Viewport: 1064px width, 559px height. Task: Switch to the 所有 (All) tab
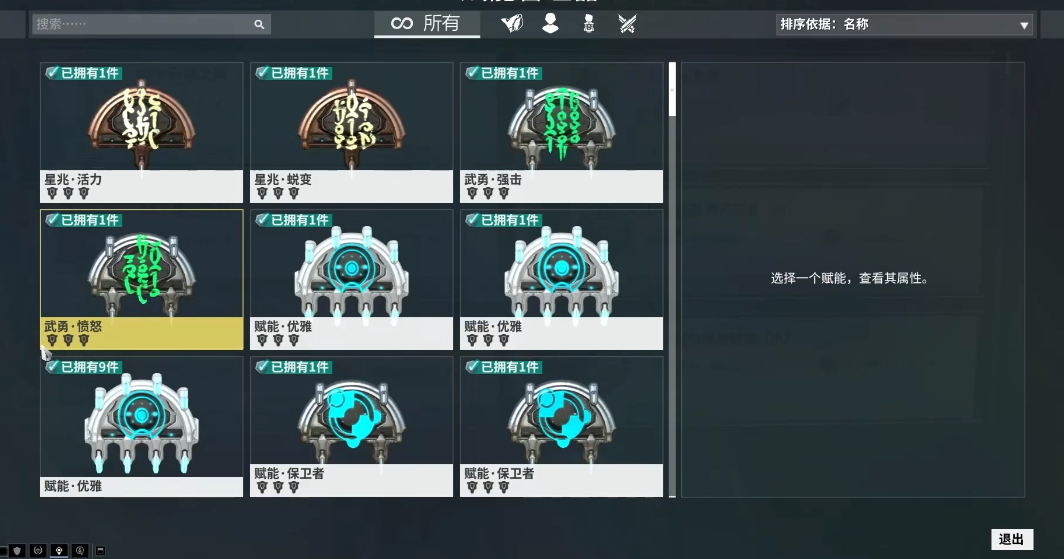pyautogui.click(x=426, y=23)
